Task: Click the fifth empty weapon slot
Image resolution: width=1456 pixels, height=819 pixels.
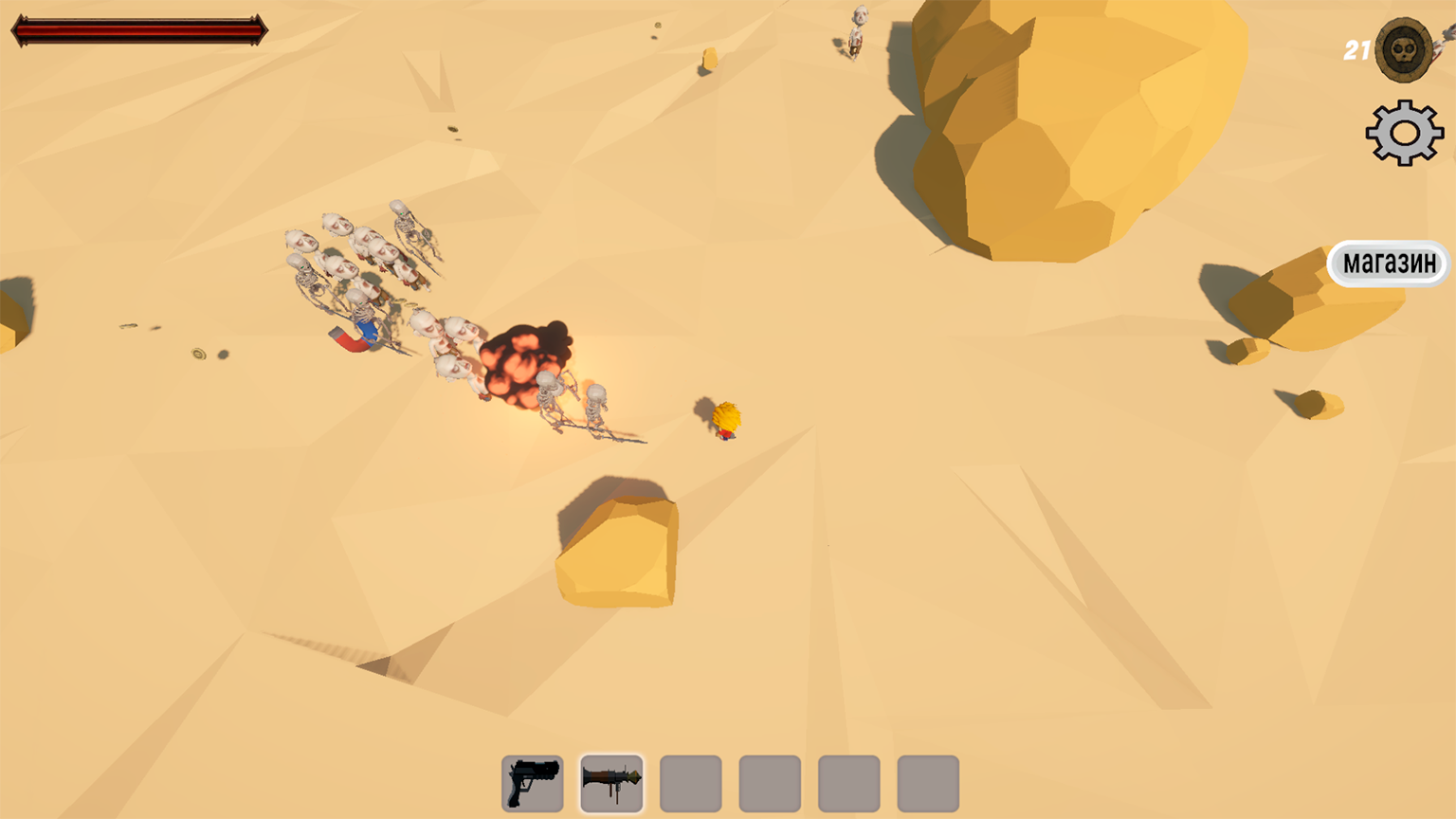Action: click(x=848, y=782)
